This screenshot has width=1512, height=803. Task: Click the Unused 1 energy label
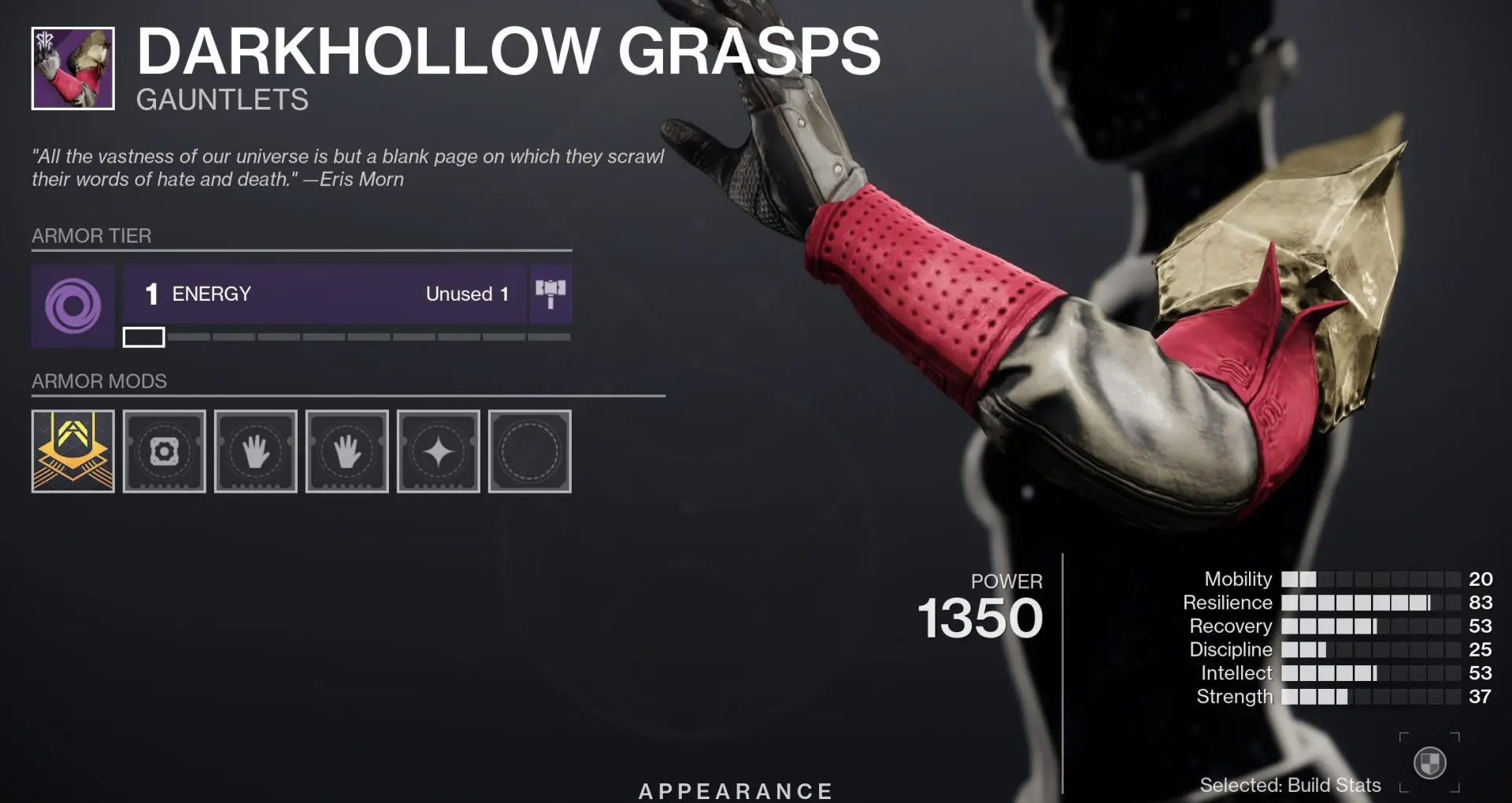click(466, 294)
